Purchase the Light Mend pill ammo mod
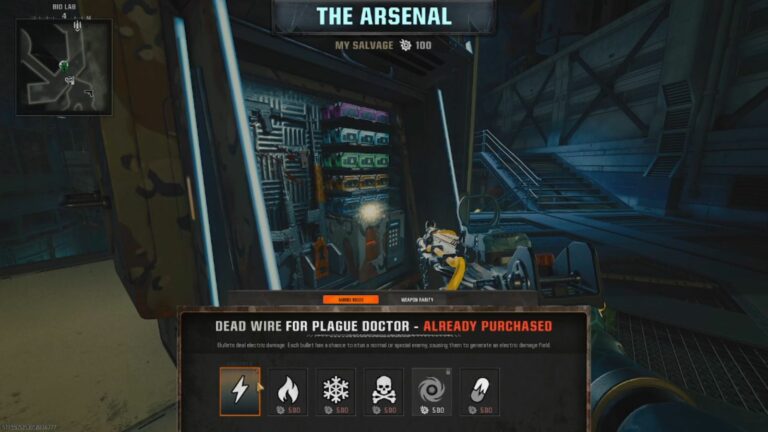 coord(480,390)
